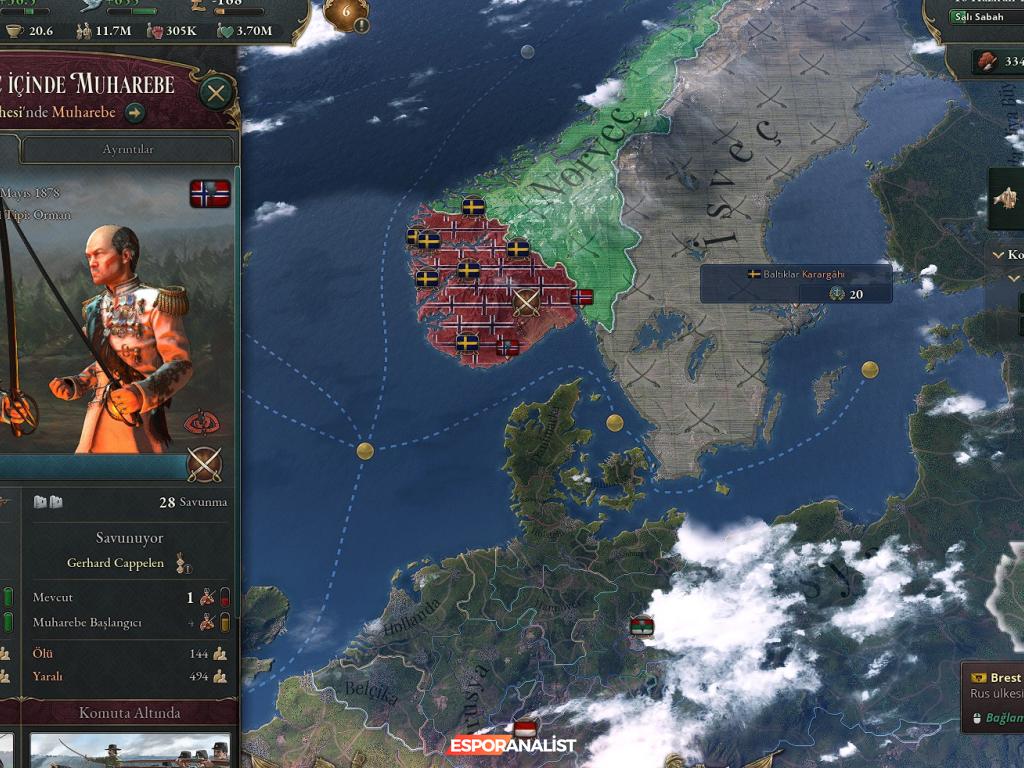Screen dimensions: 1024x768
Task: Select the Norwegian flag in battle panel
Action: [x=210, y=193]
